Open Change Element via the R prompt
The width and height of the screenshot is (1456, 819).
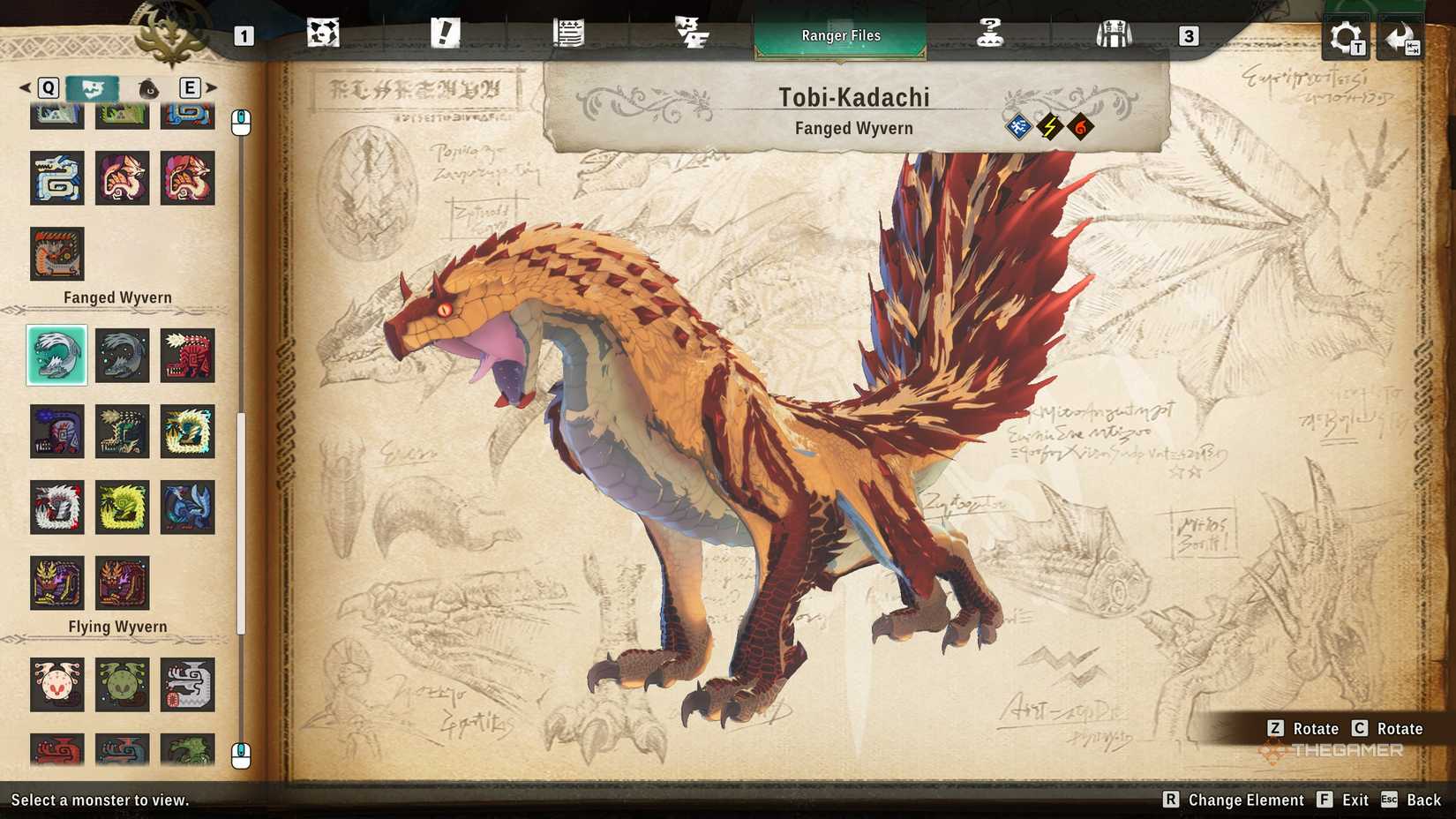tap(1239, 800)
